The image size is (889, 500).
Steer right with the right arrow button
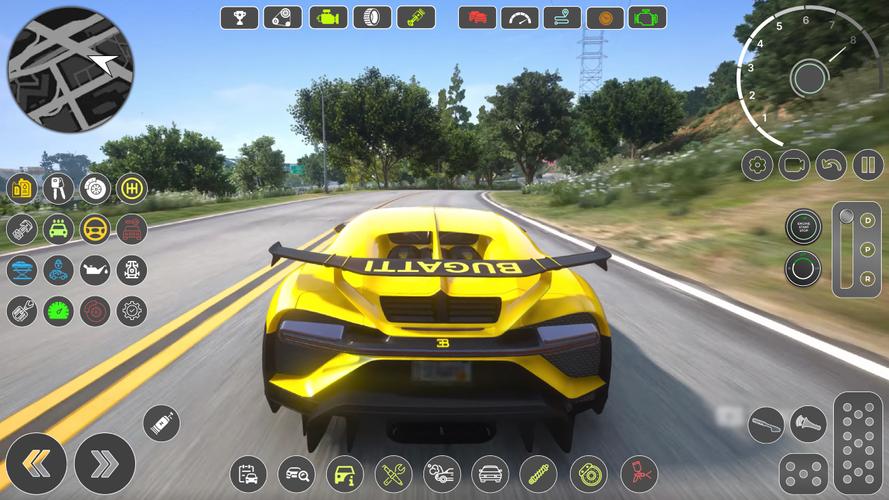[x=104, y=463]
